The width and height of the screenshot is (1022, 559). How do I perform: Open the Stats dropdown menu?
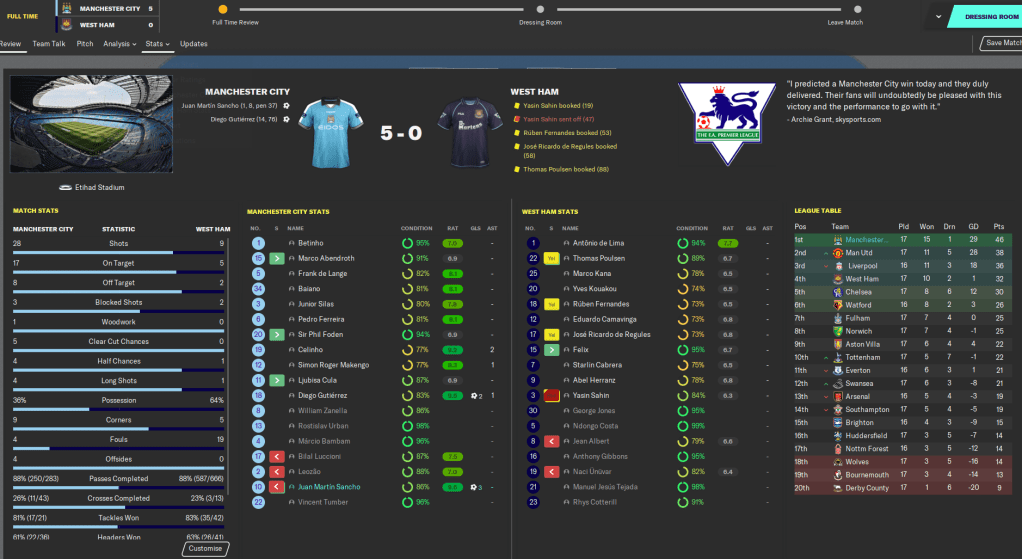pos(157,44)
